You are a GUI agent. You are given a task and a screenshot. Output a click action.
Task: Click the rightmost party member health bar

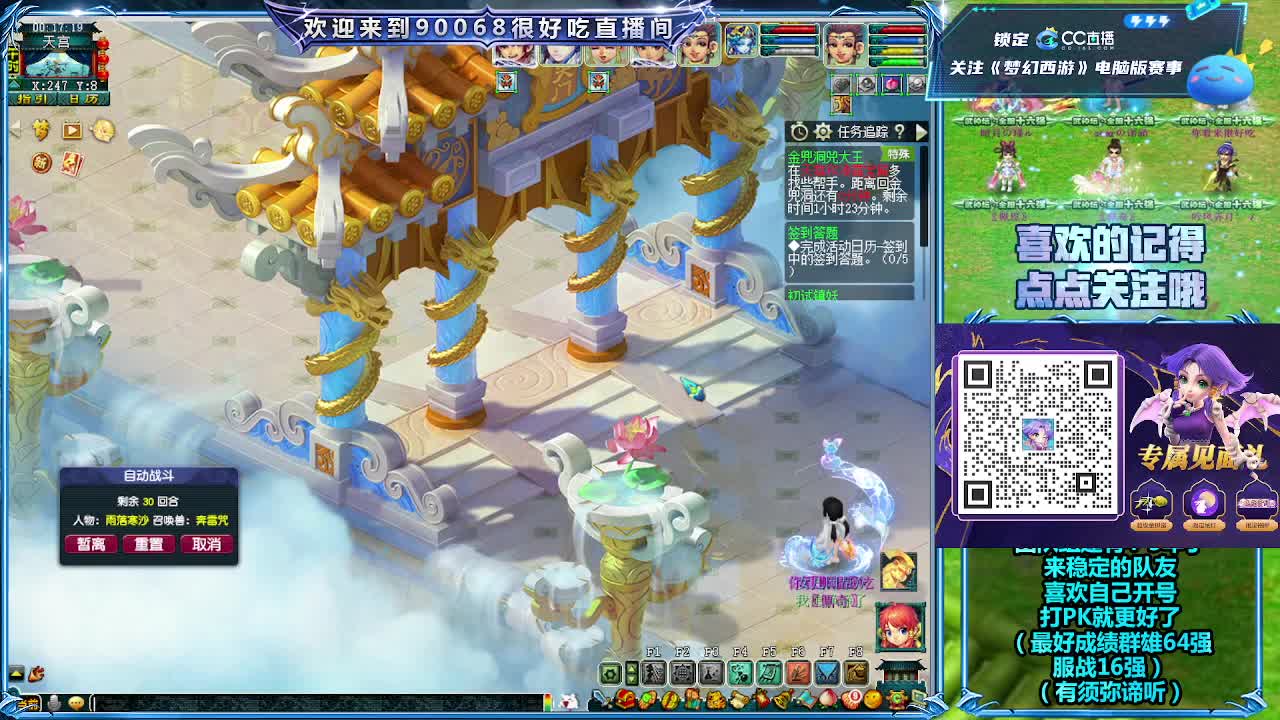coord(897,45)
